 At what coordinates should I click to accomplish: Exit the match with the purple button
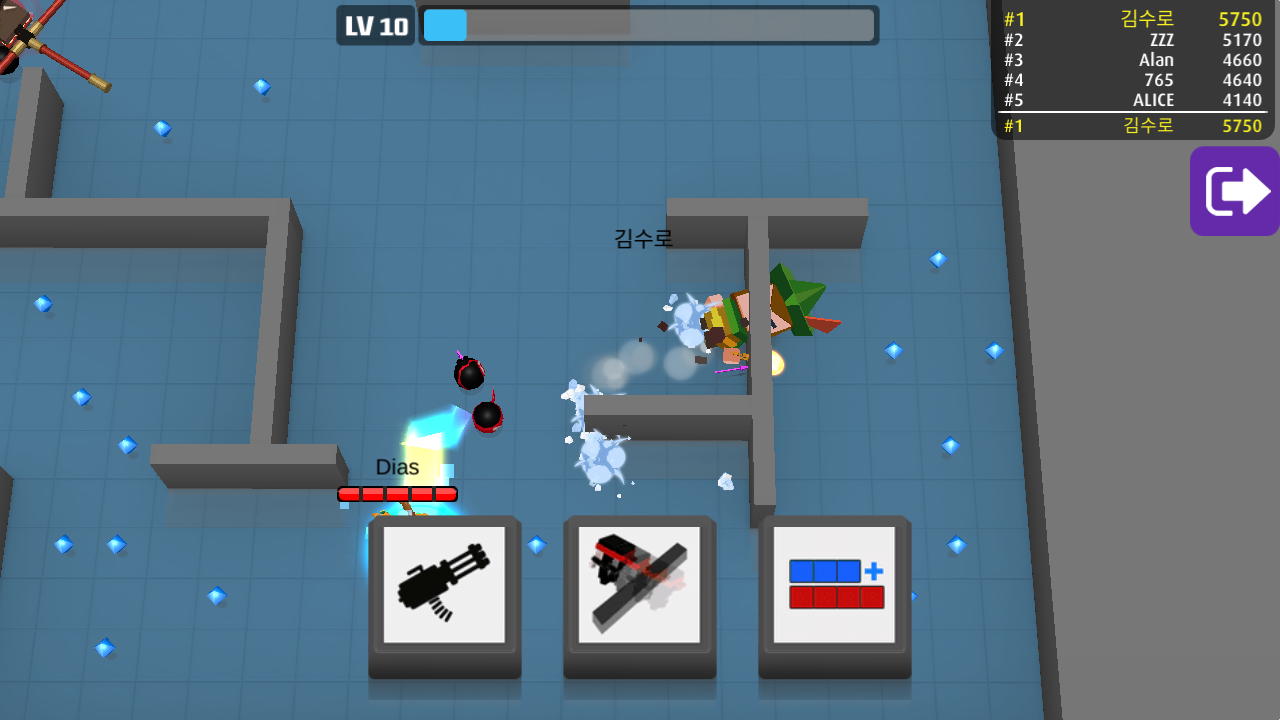coord(1235,191)
